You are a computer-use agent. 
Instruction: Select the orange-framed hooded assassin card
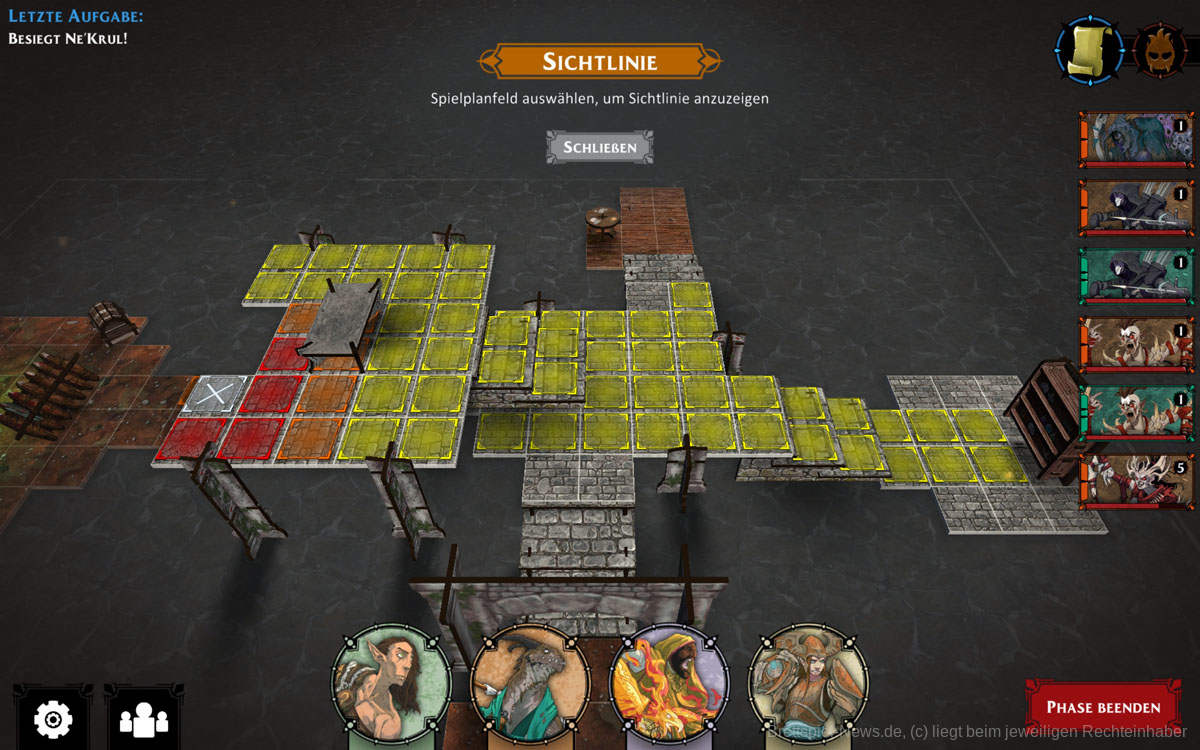pyautogui.click(x=1137, y=207)
